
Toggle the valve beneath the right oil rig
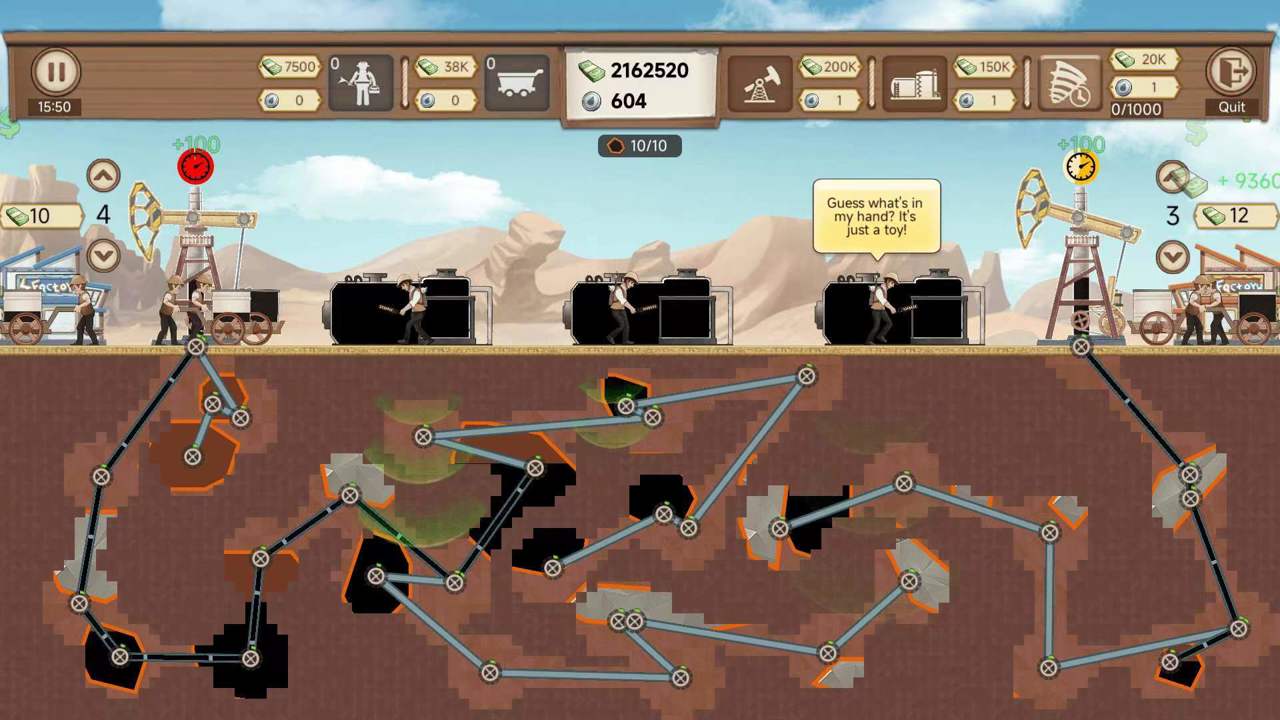(1079, 347)
